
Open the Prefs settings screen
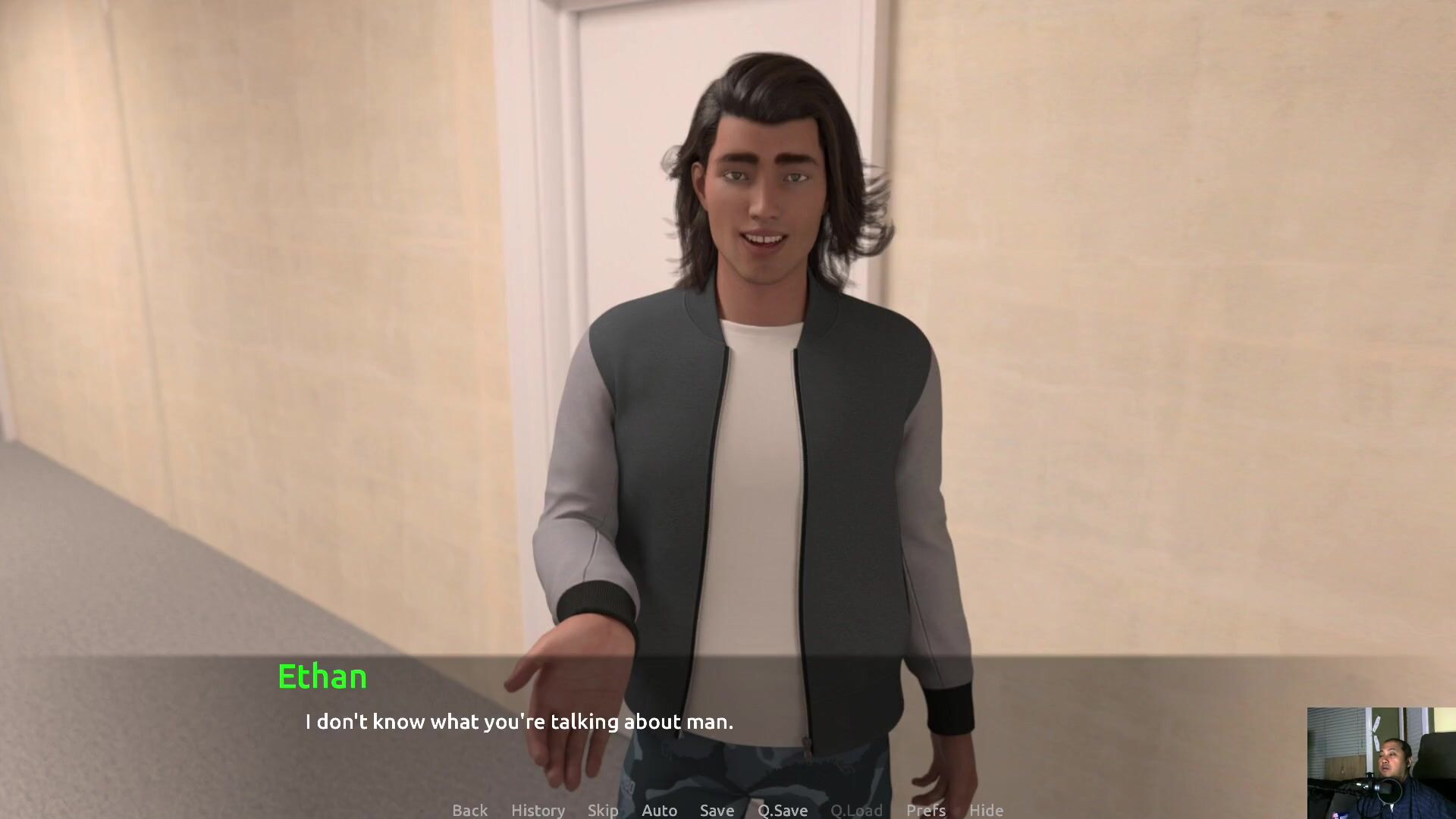pyautogui.click(x=925, y=810)
